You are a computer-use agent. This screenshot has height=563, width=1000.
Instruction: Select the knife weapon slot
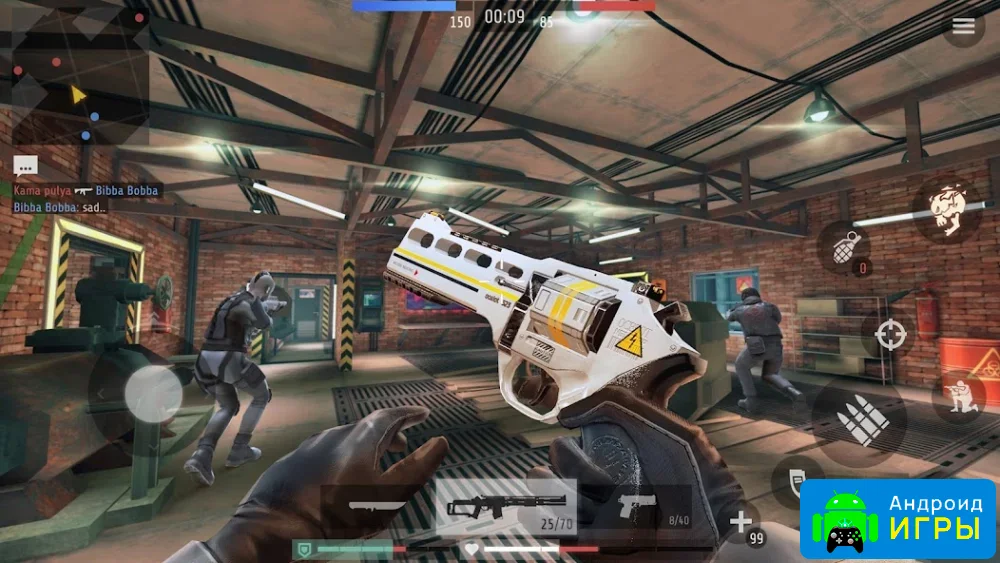[377, 506]
